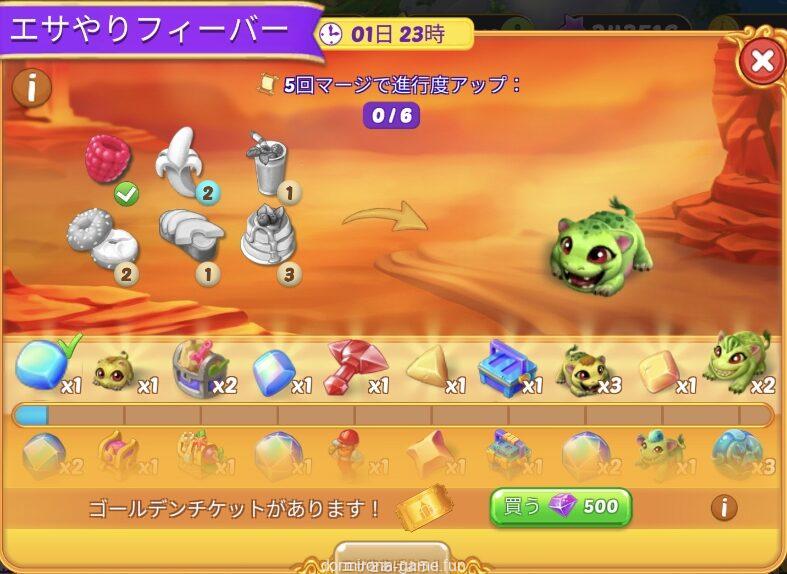This screenshot has height=574, width=787.
Task: Select the purple chest with pink key
Action: [x=198, y=366]
